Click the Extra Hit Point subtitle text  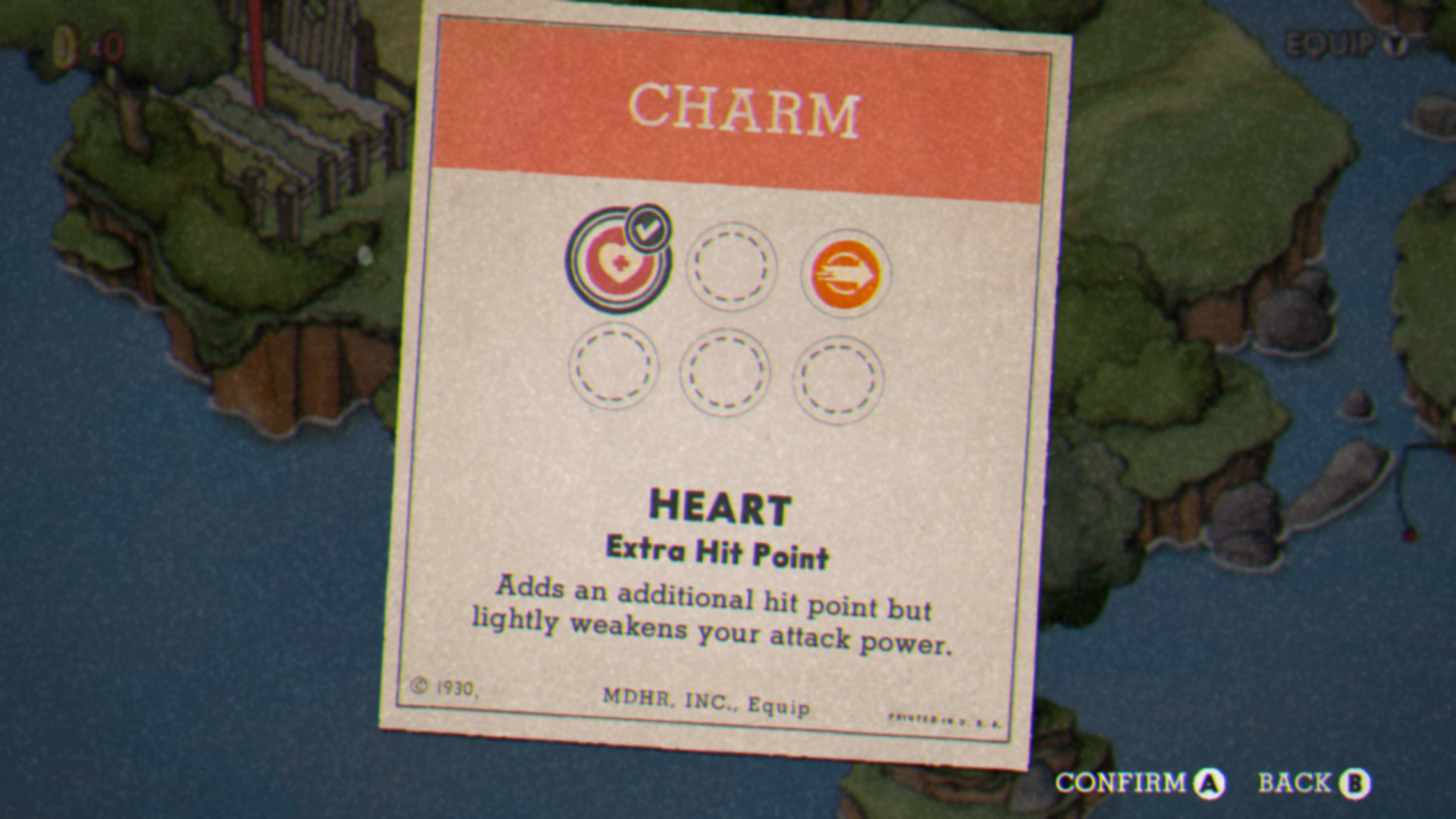tap(719, 552)
